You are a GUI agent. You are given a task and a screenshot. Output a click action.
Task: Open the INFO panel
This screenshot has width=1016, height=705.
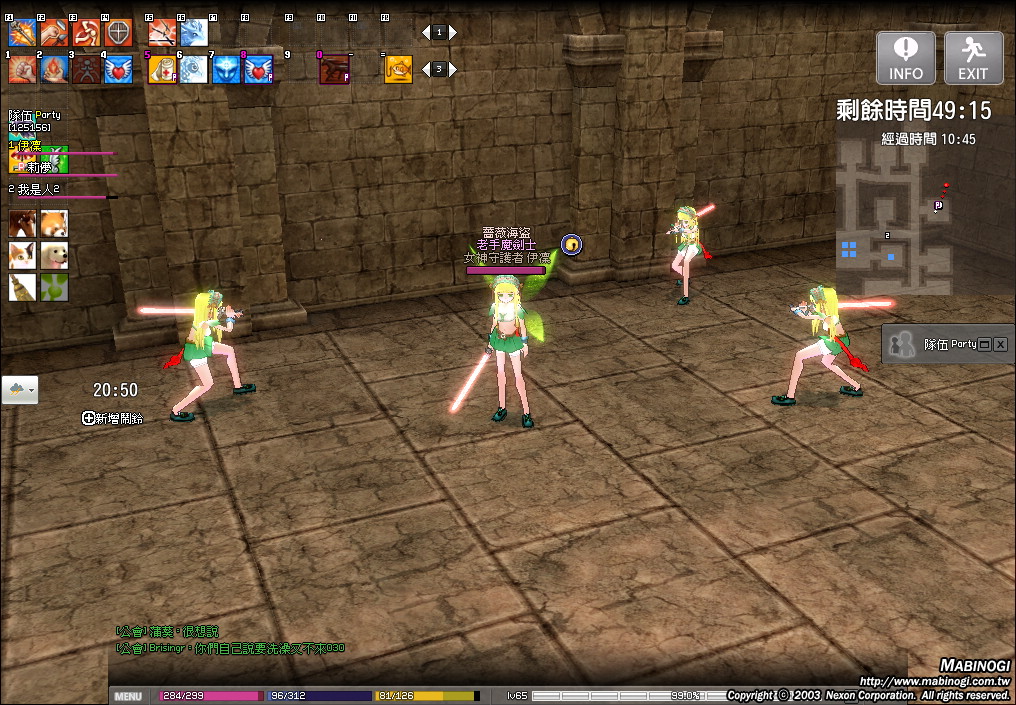pos(906,58)
